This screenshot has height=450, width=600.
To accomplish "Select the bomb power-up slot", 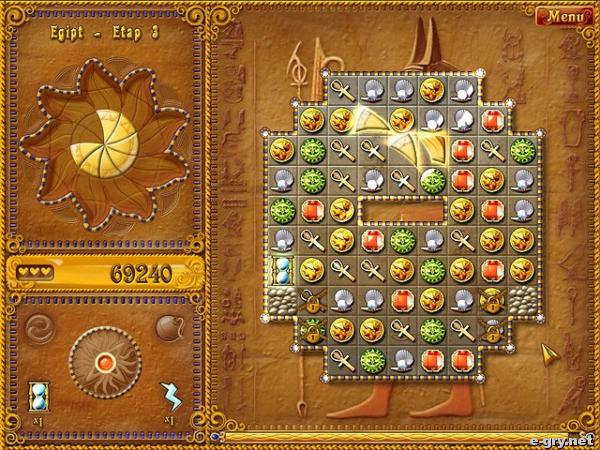I will click(168, 327).
